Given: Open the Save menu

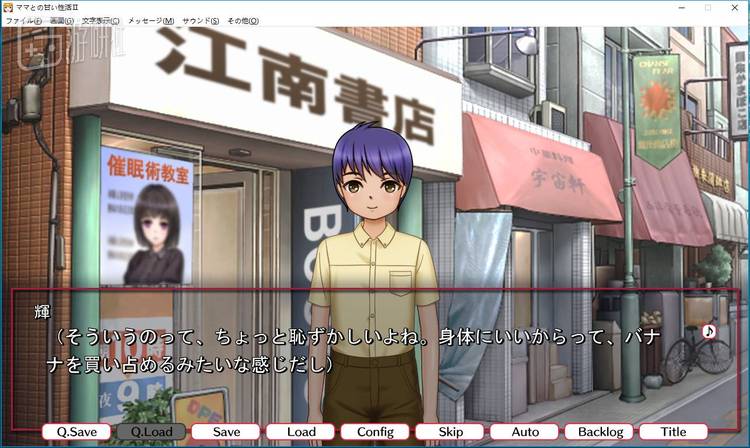Looking at the screenshot, I should click(x=226, y=432).
